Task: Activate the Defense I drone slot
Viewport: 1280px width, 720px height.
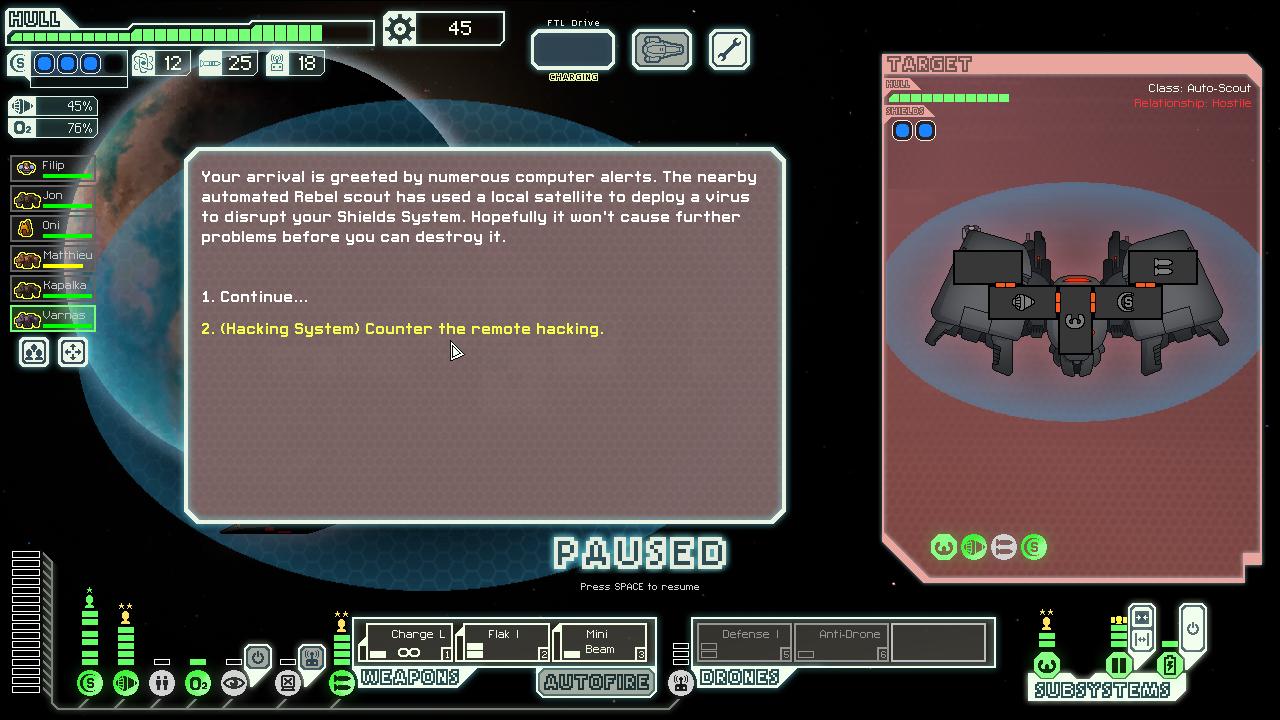Action: [744, 642]
